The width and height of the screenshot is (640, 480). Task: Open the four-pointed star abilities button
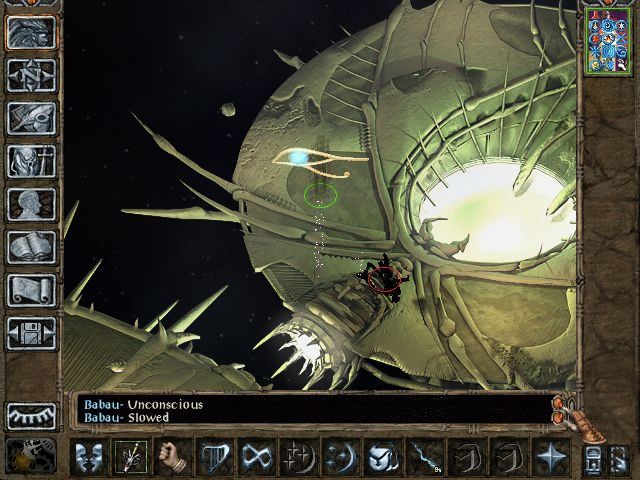(x=549, y=456)
